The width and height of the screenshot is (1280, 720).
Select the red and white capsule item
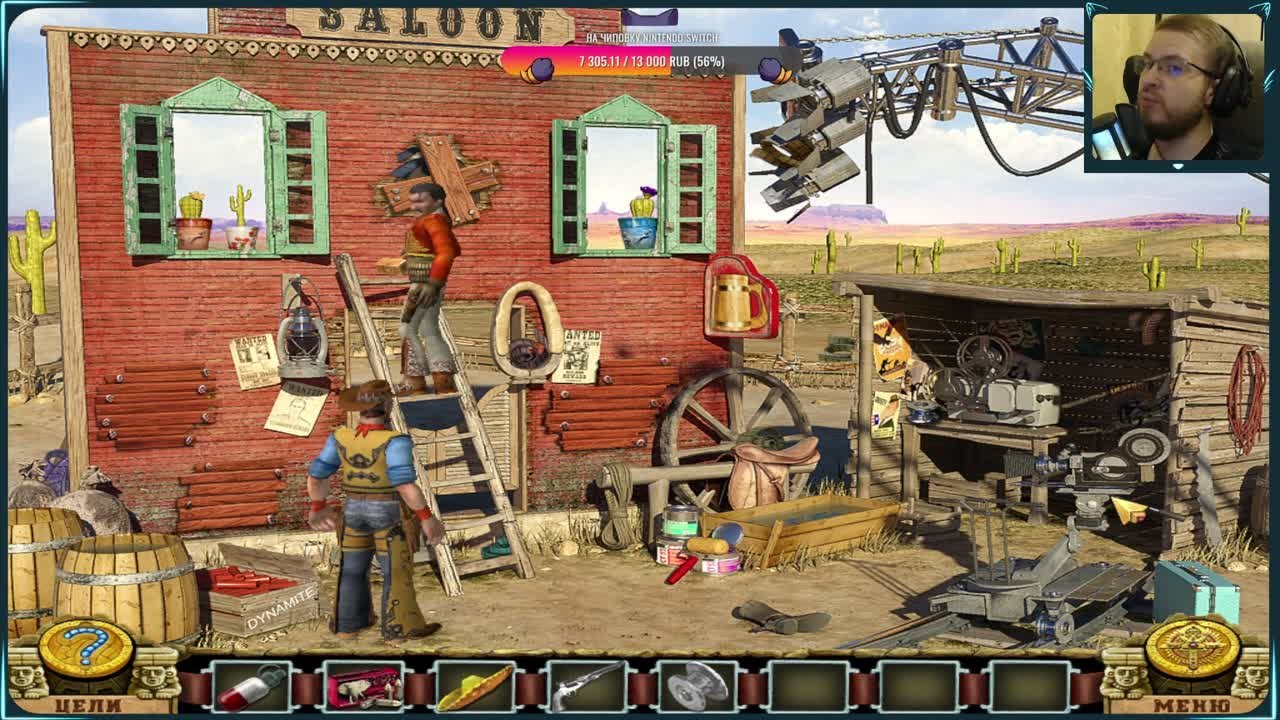(251, 688)
